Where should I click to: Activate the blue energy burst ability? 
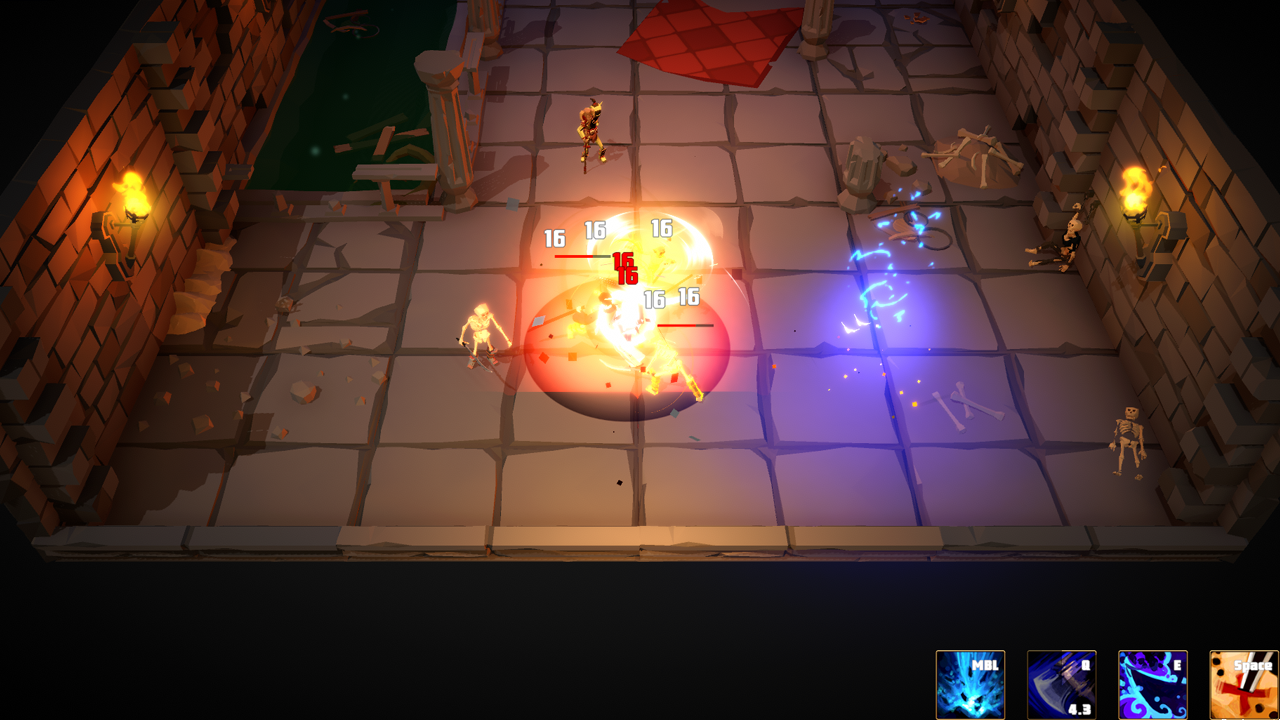970,685
